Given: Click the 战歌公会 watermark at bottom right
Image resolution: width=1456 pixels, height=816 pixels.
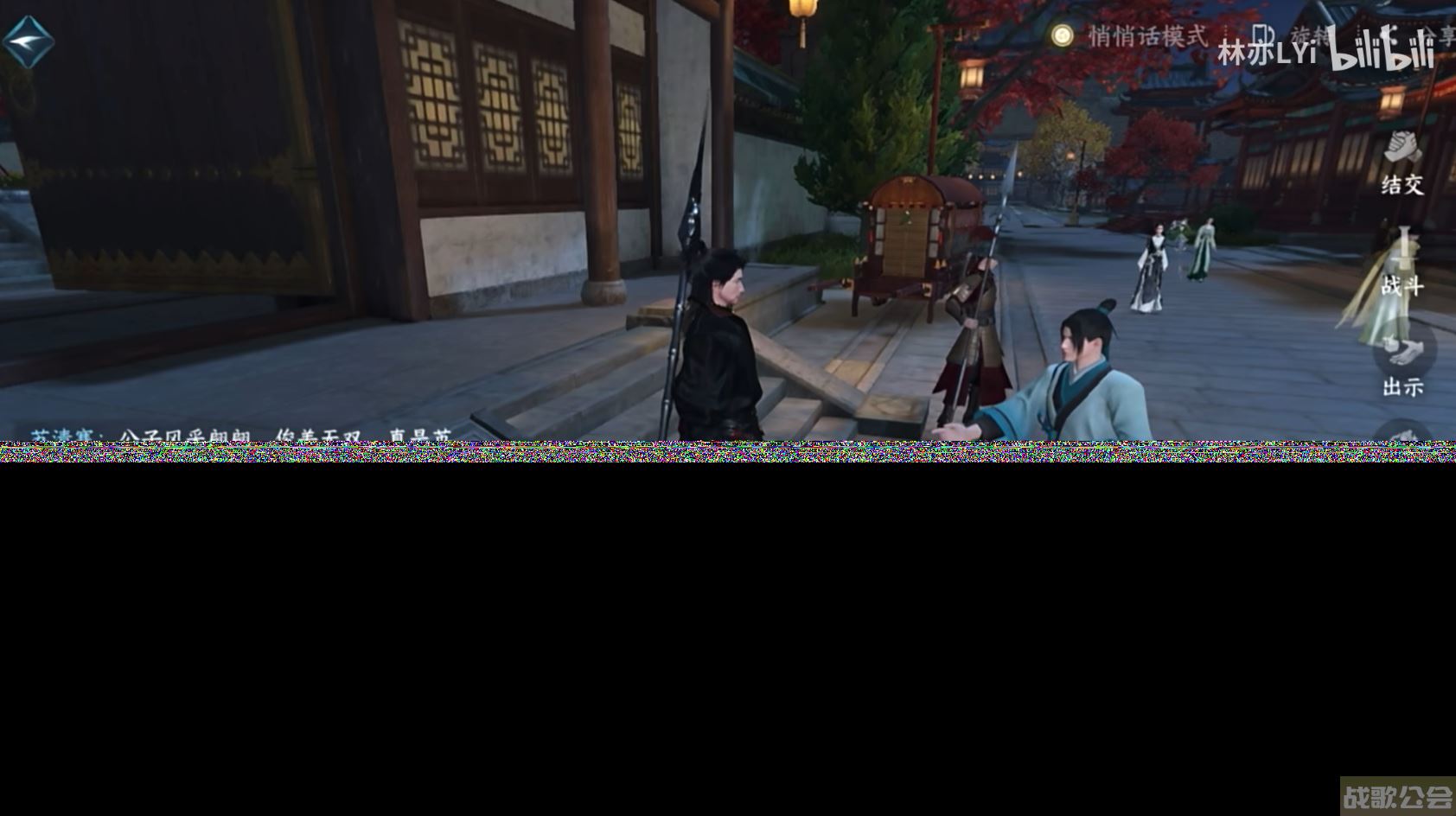Looking at the screenshot, I should [1401, 797].
